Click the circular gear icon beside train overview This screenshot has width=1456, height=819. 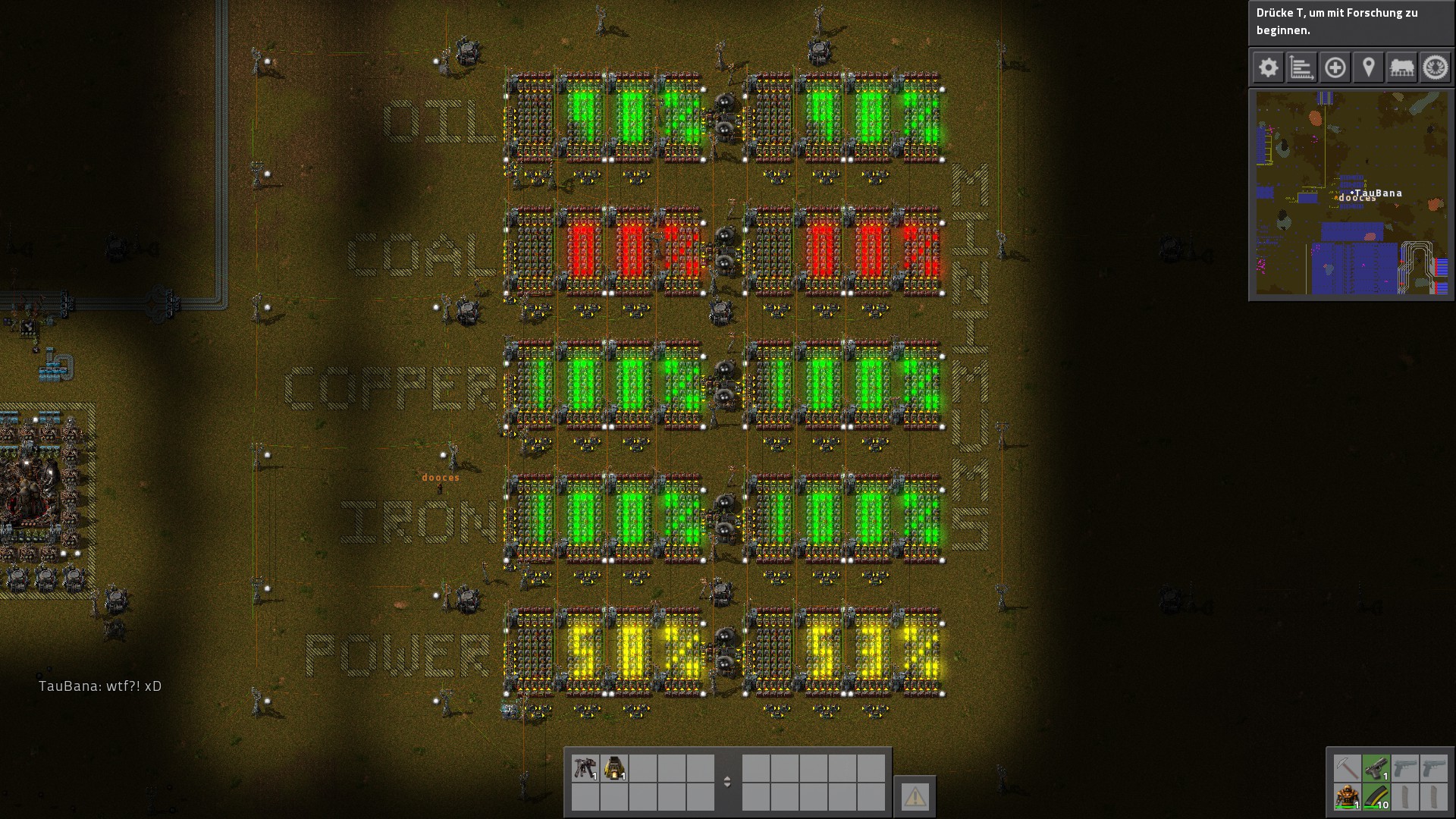(1436, 67)
